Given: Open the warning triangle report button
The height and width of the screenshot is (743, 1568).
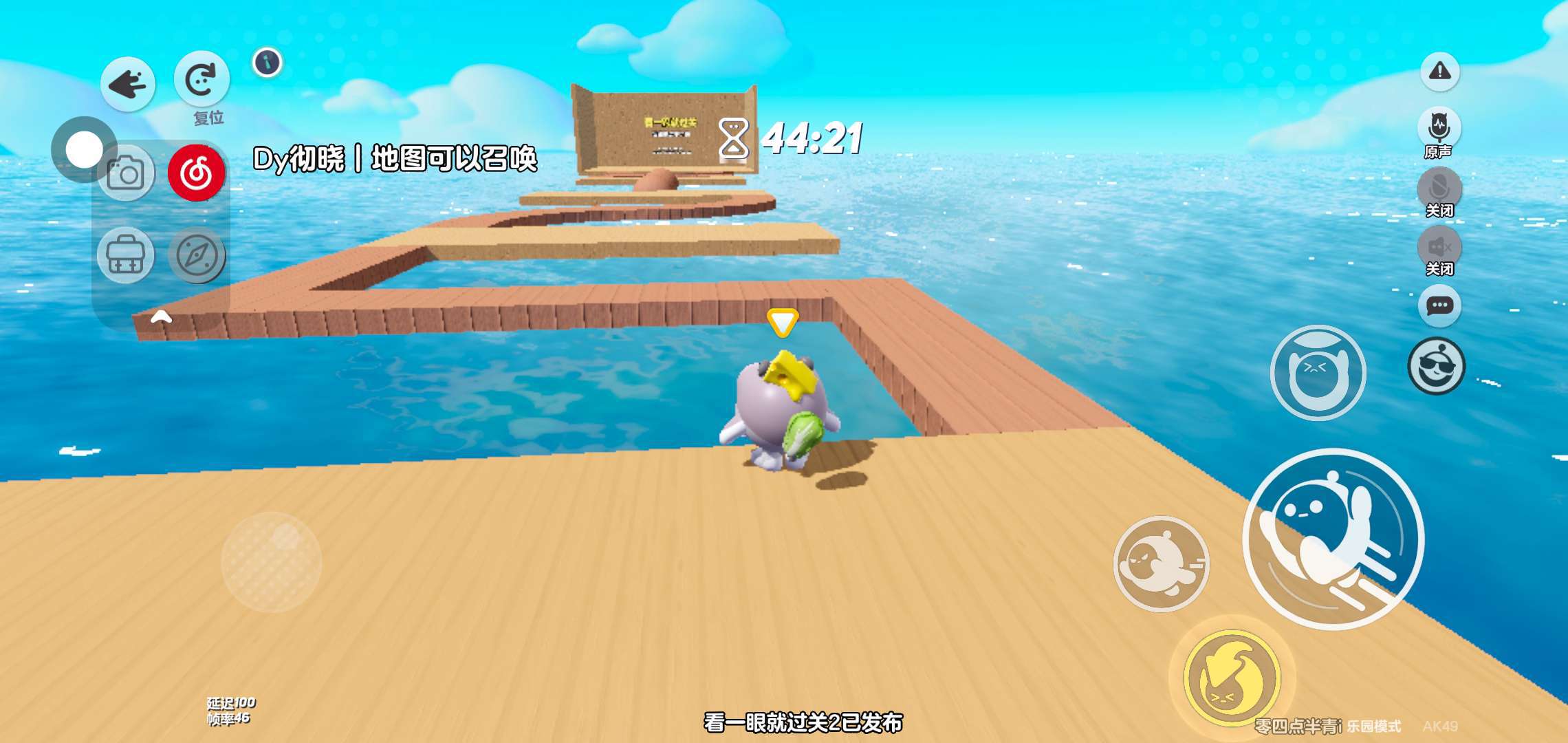Looking at the screenshot, I should [x=1439, y=72].
